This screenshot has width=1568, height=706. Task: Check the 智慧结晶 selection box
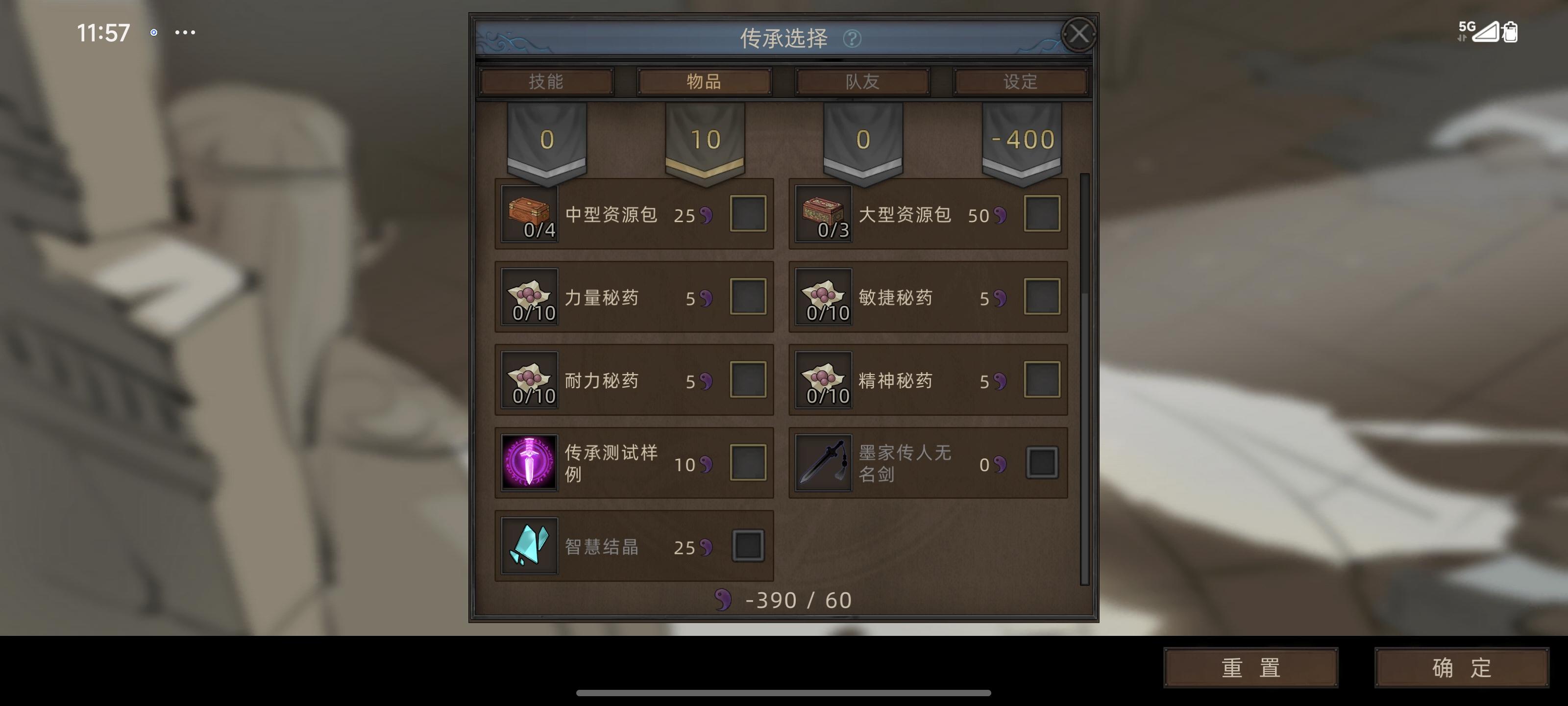(747, 546)
